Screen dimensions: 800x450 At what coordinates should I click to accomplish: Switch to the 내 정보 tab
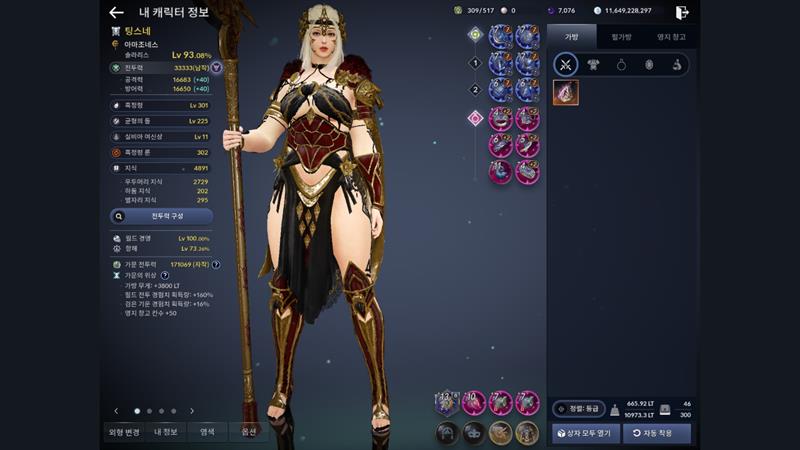click(164, 432)
